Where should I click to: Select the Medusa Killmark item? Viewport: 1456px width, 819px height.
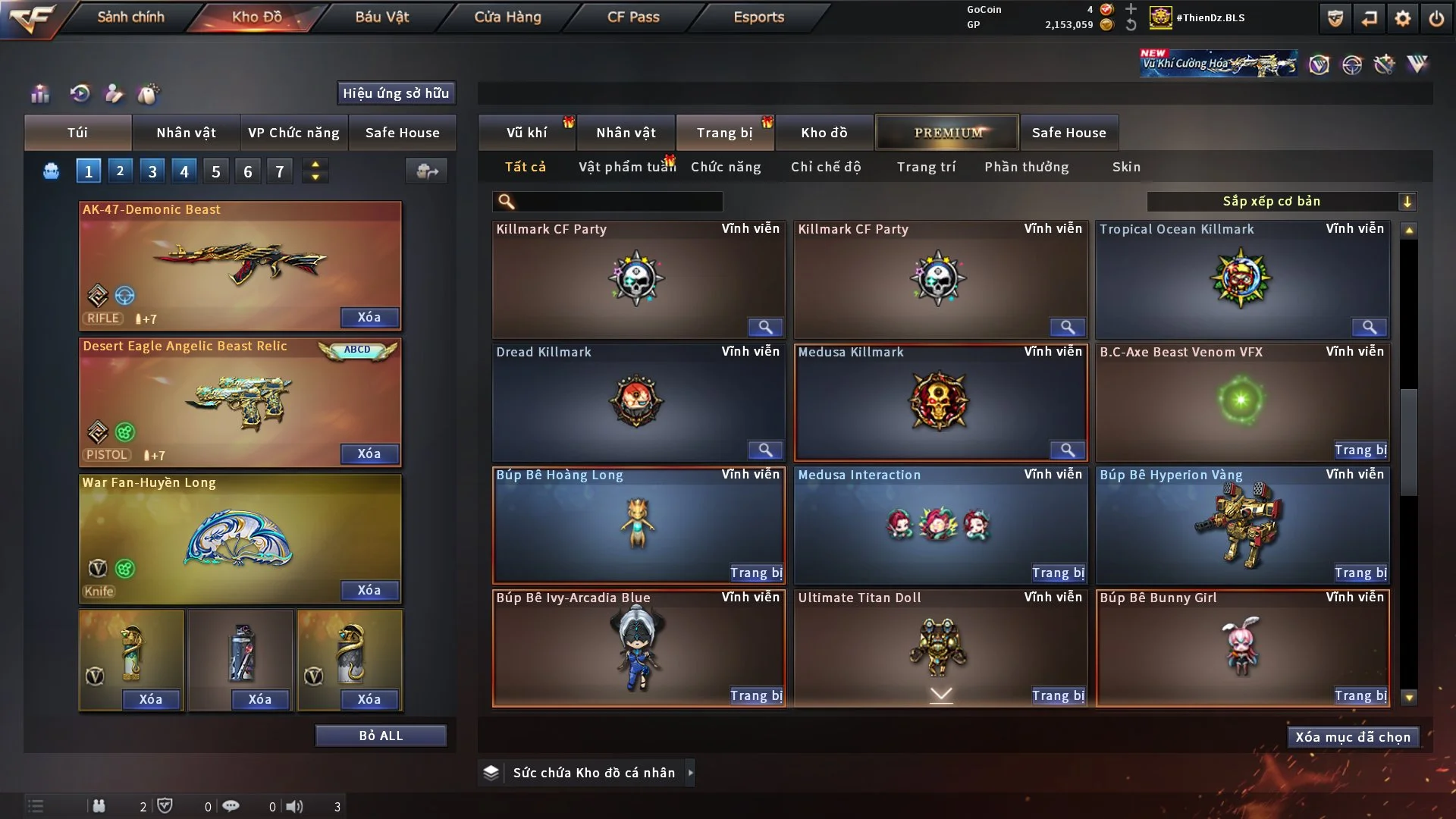940,400
